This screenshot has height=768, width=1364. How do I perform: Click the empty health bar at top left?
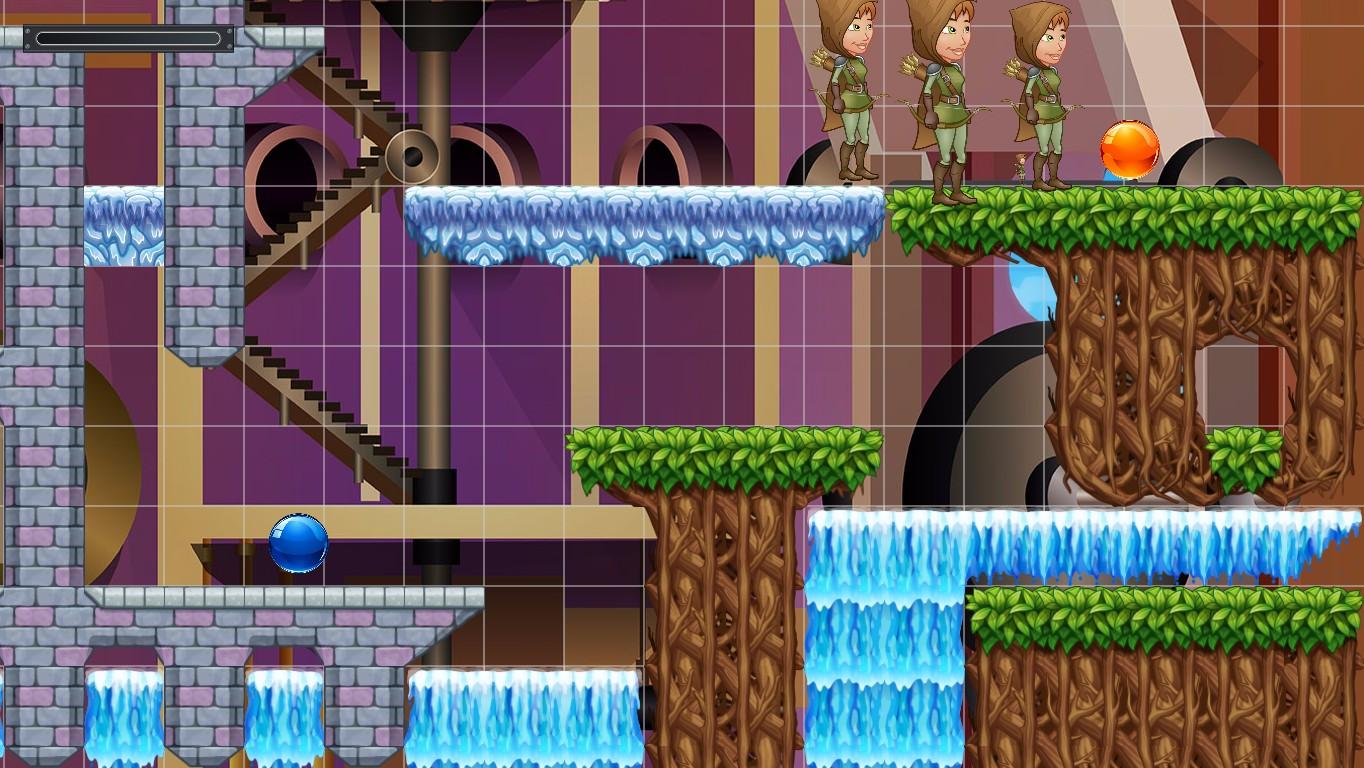(130, 38)
